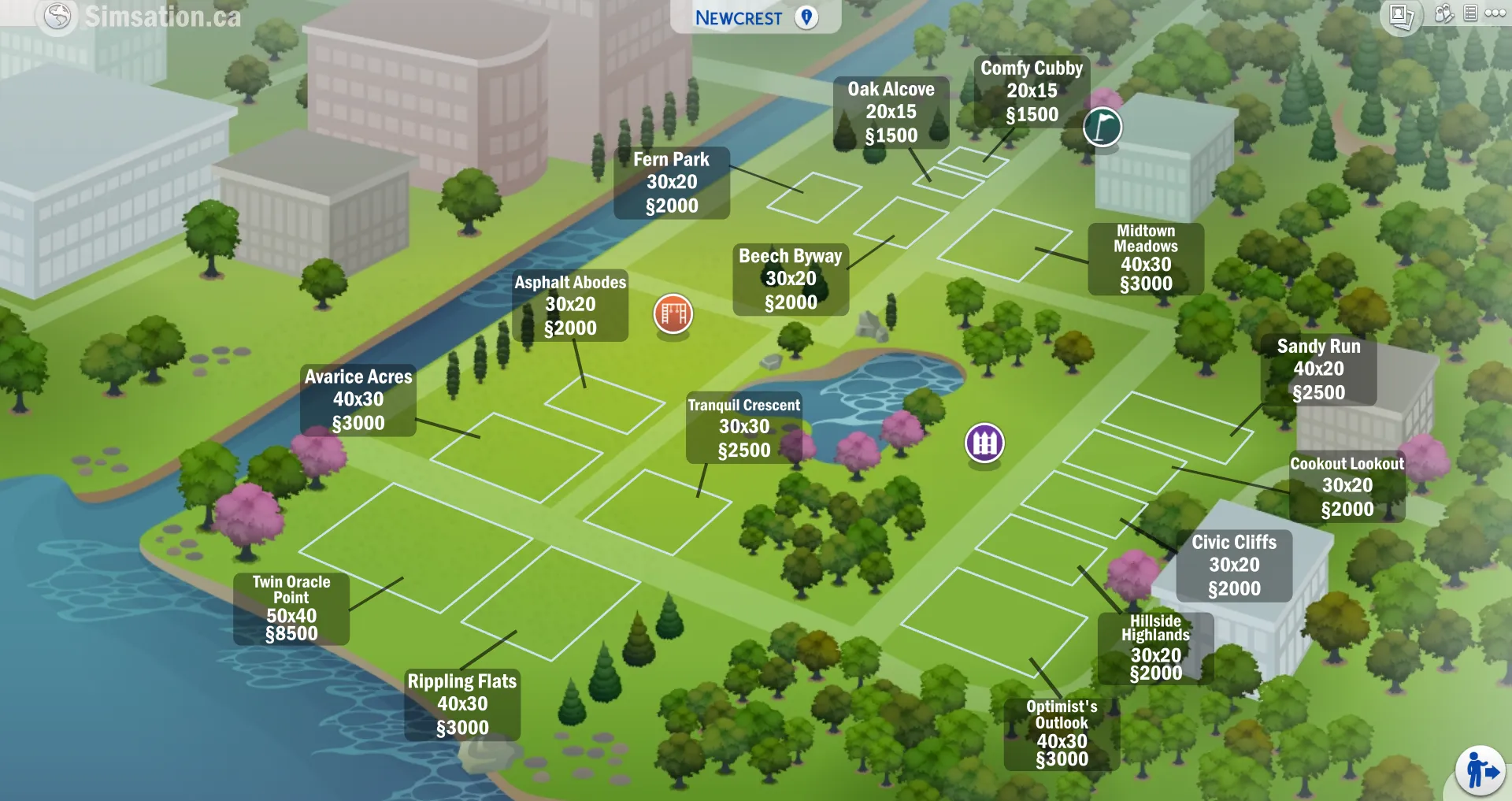Select the playground marker on the map
The width and height of the screenshot is (1512, 801).
pyautogui.click(x=672, y=313)
